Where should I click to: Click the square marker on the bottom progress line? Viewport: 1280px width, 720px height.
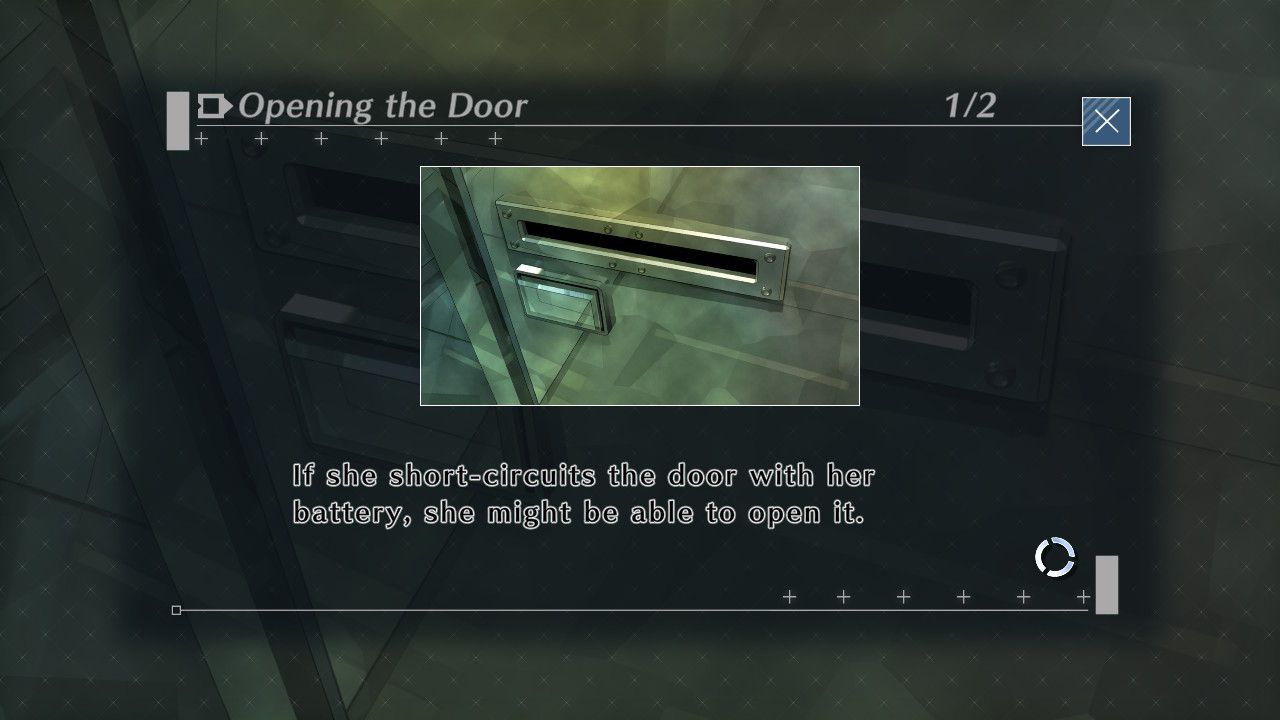point(177,608)
